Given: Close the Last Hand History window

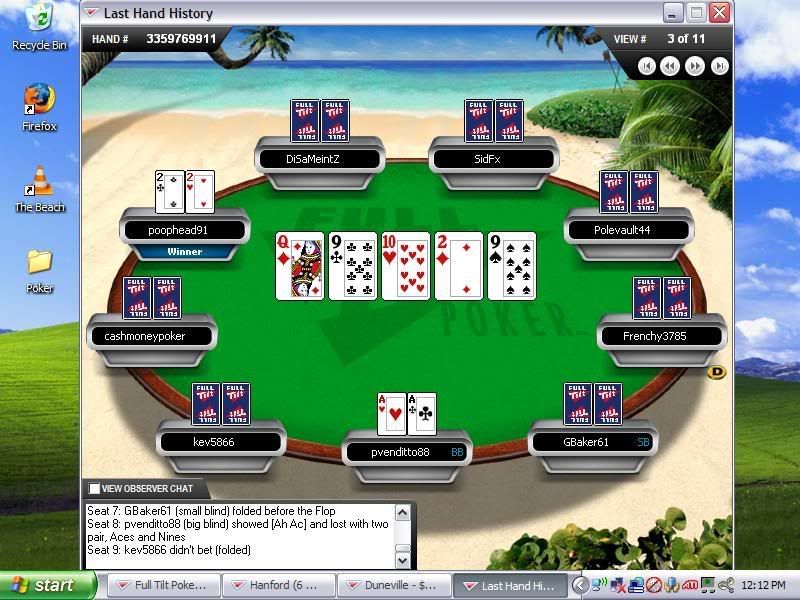Looking at the screenshot, I should point(719,12).
